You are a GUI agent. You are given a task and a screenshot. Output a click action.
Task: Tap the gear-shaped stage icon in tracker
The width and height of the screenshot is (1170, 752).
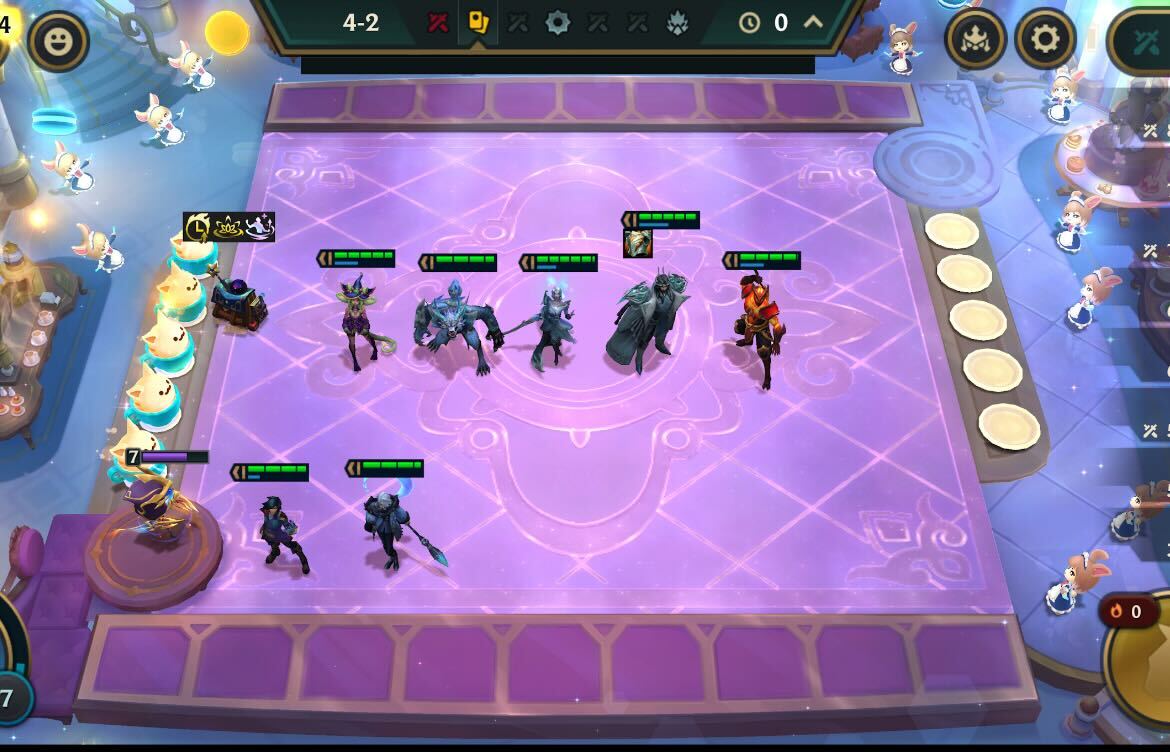(x=557, y=22)
